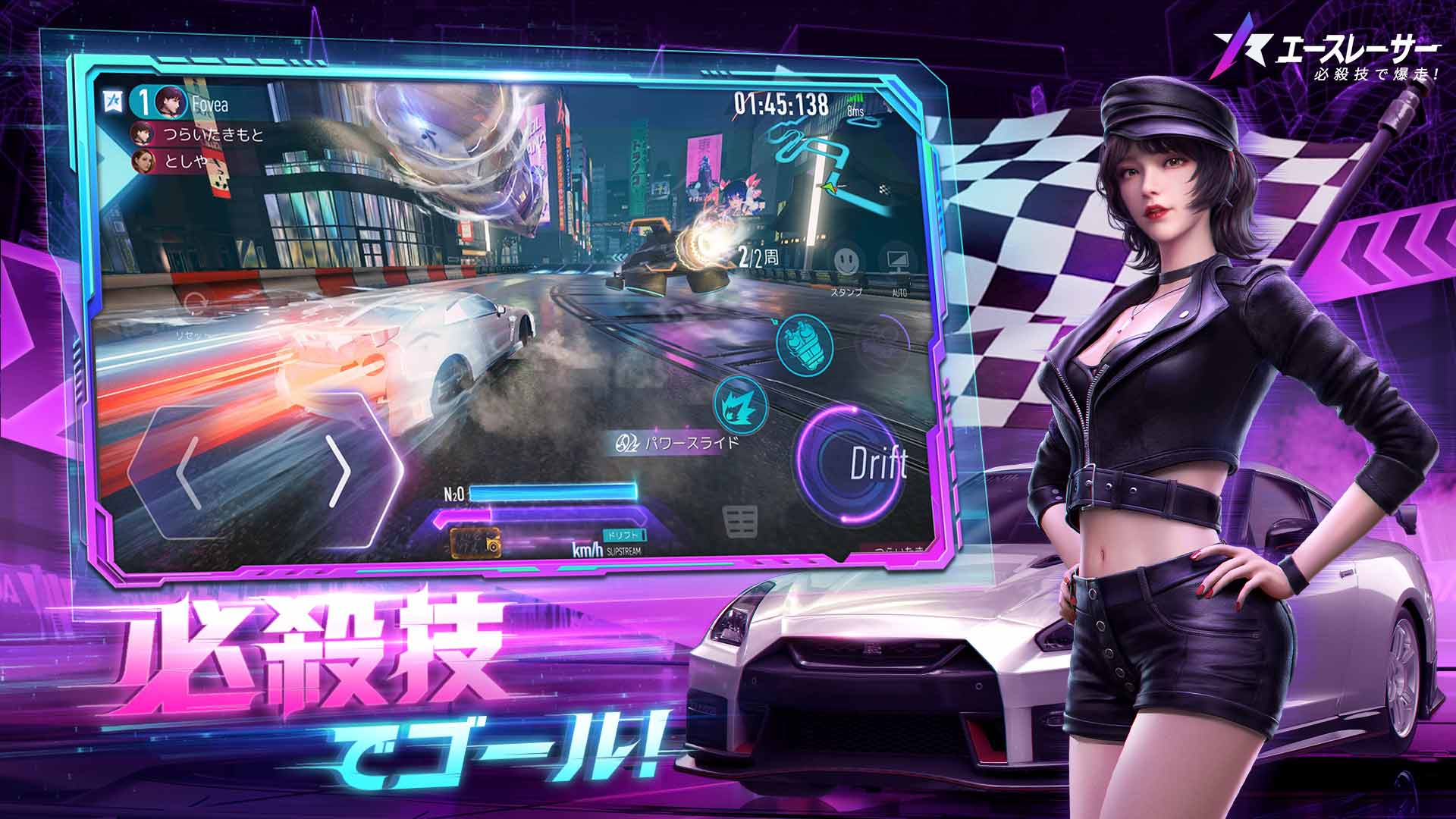Select racer としや in the standings

[x=188, y=159]
